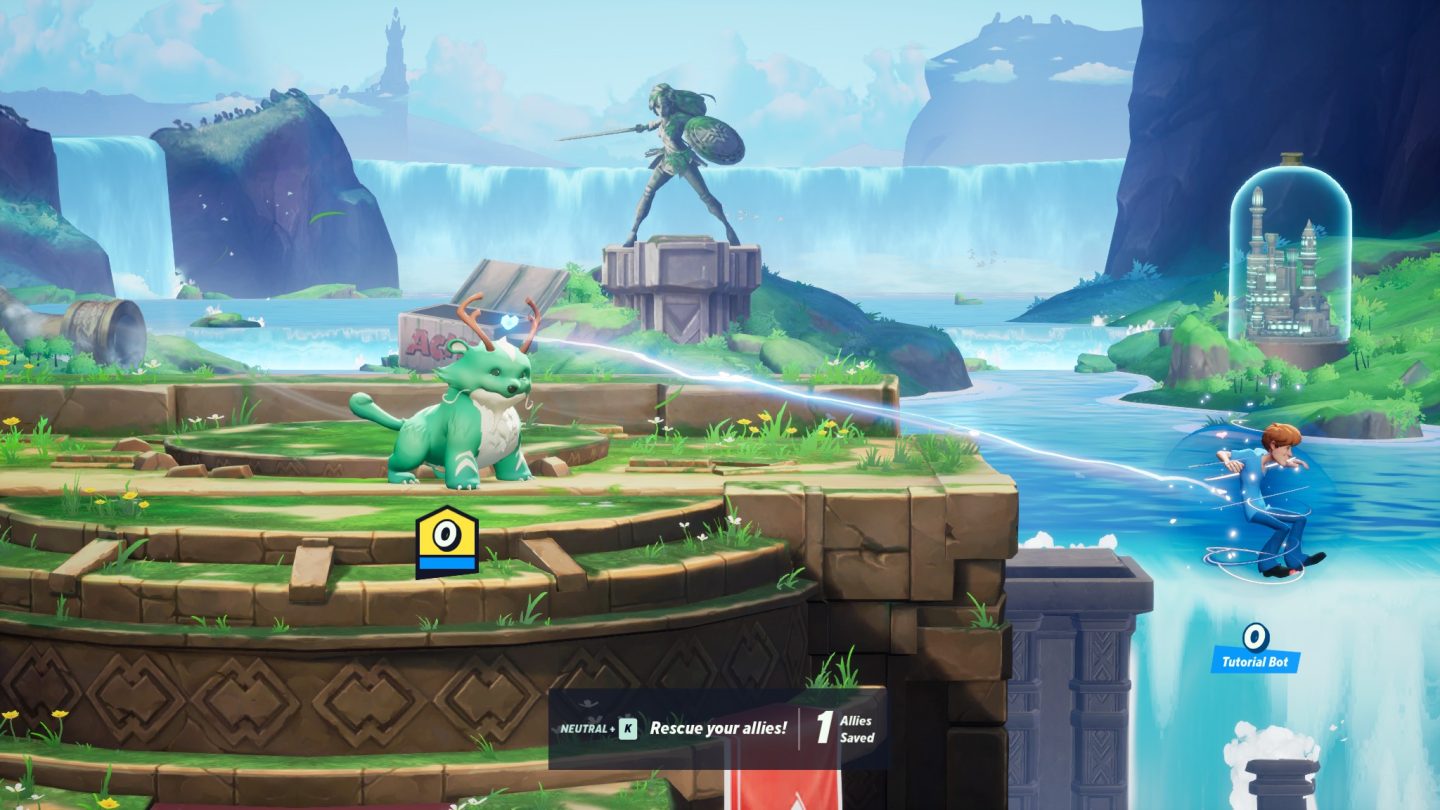This screenshot has width=1440, height=810.
Task: Click the objective panel divider line
Action: pos(800,728)
